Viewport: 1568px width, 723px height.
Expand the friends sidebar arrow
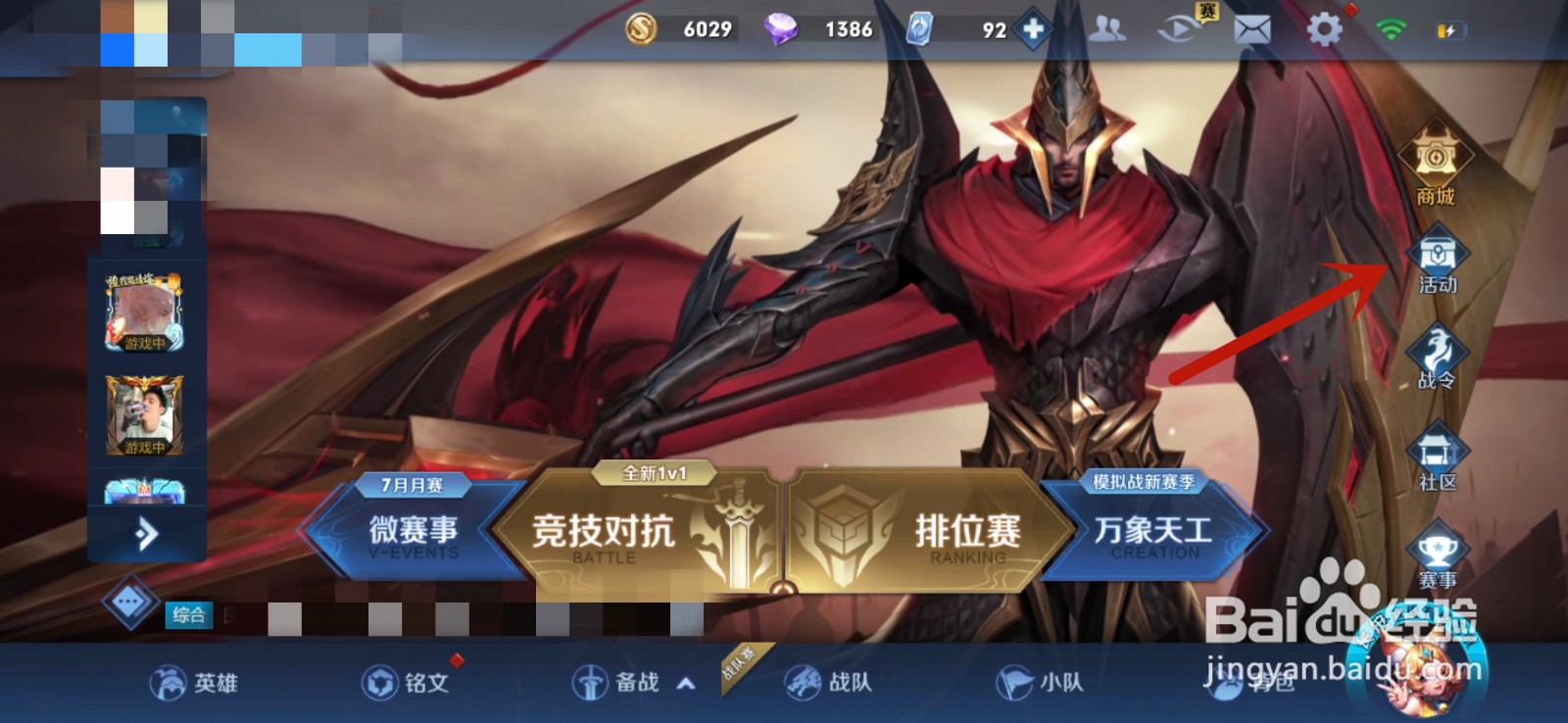pyautogui.click(x=145, y=534)
